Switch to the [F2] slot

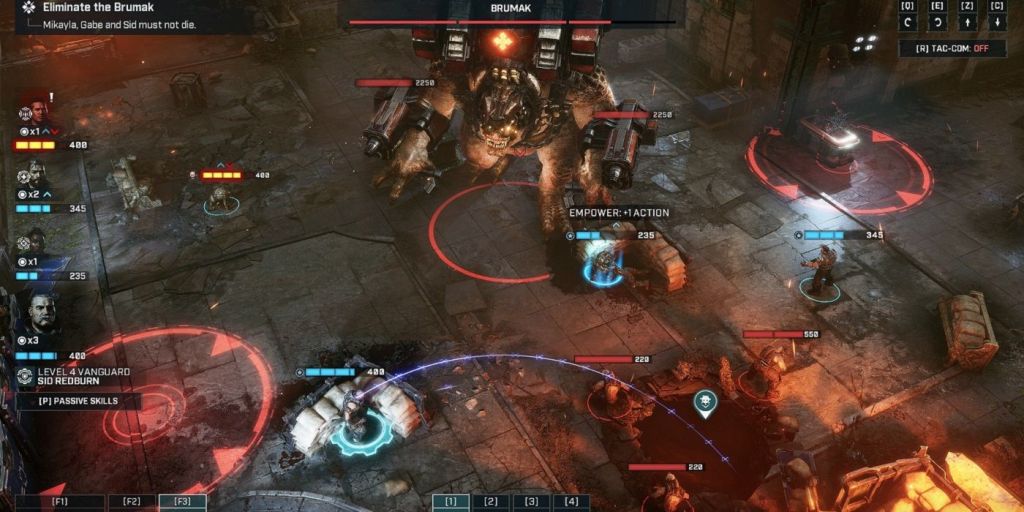(132, 502)
